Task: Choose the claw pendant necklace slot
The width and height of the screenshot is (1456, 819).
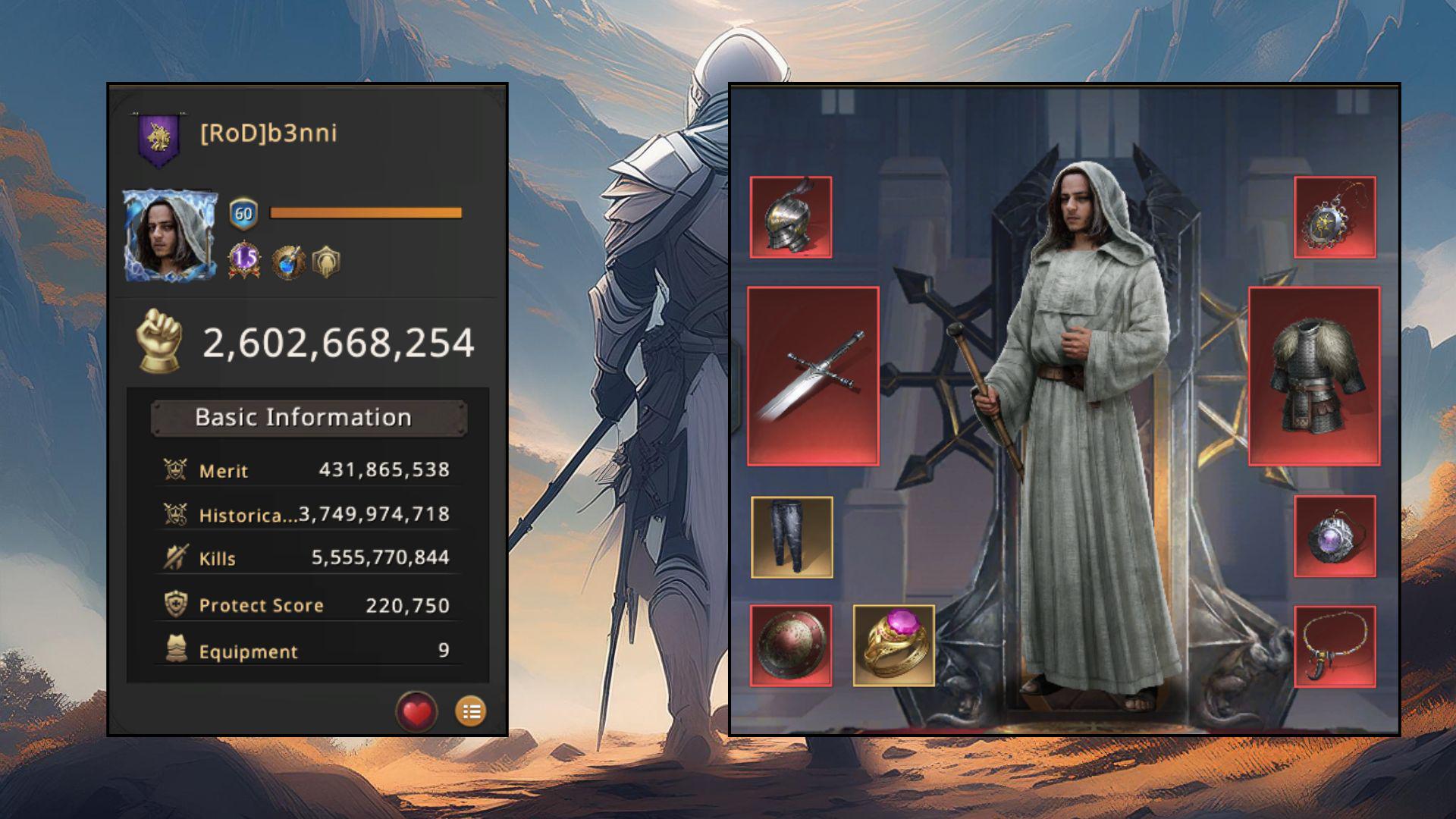Action: (x=1335, y=647)
